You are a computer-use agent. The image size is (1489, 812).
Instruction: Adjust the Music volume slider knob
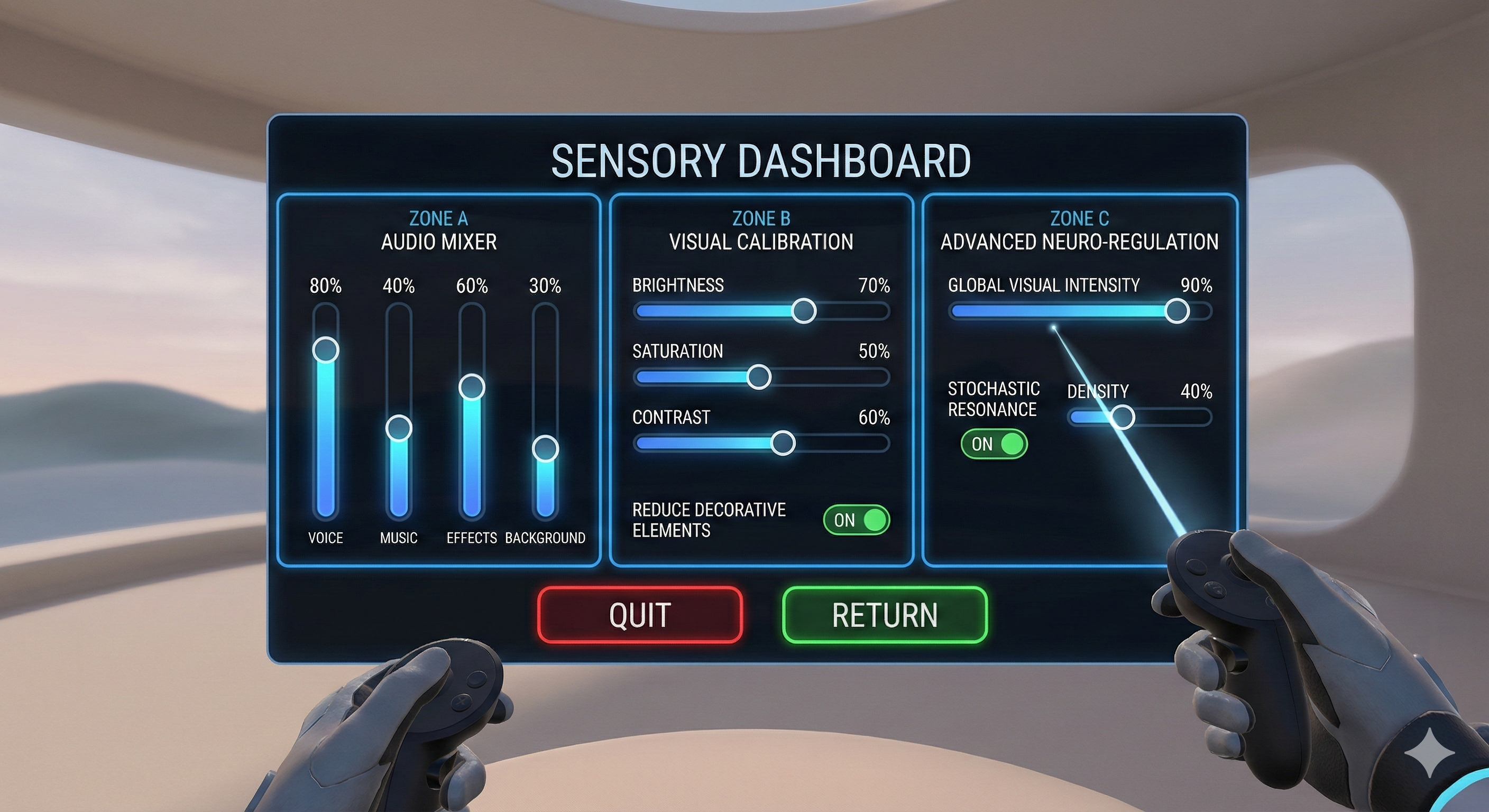pos(399,428)
